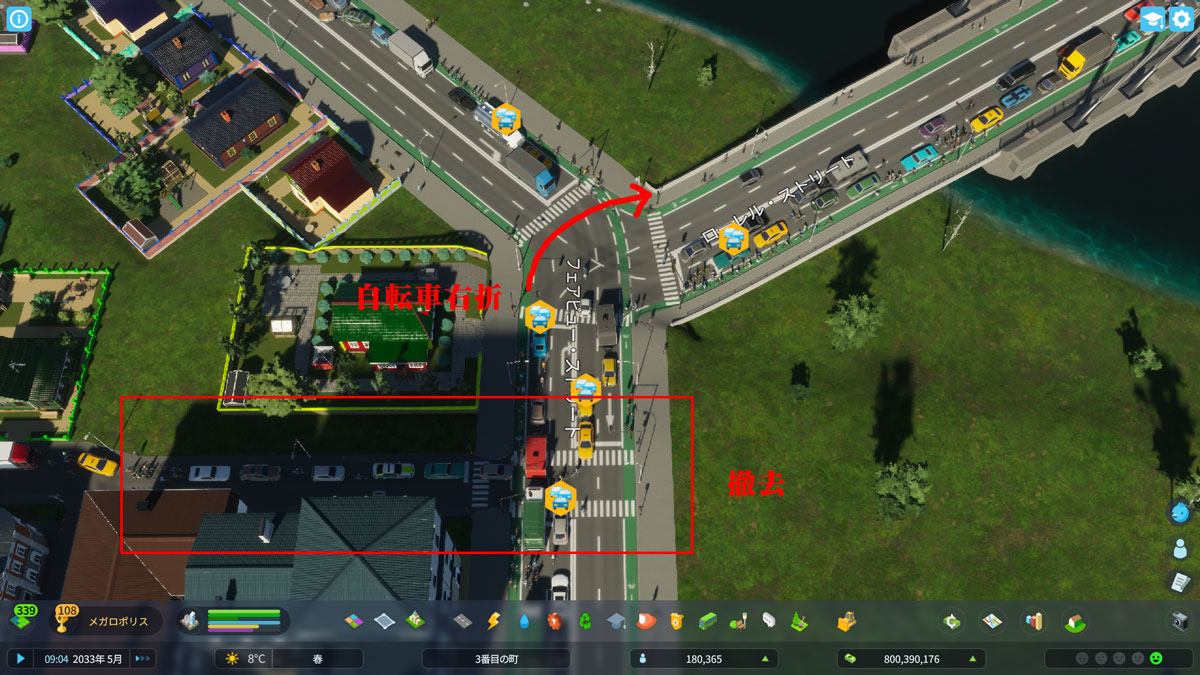Activate the bulldozer tool
The image size is (1200, 675).
click(x=847, y=621)
